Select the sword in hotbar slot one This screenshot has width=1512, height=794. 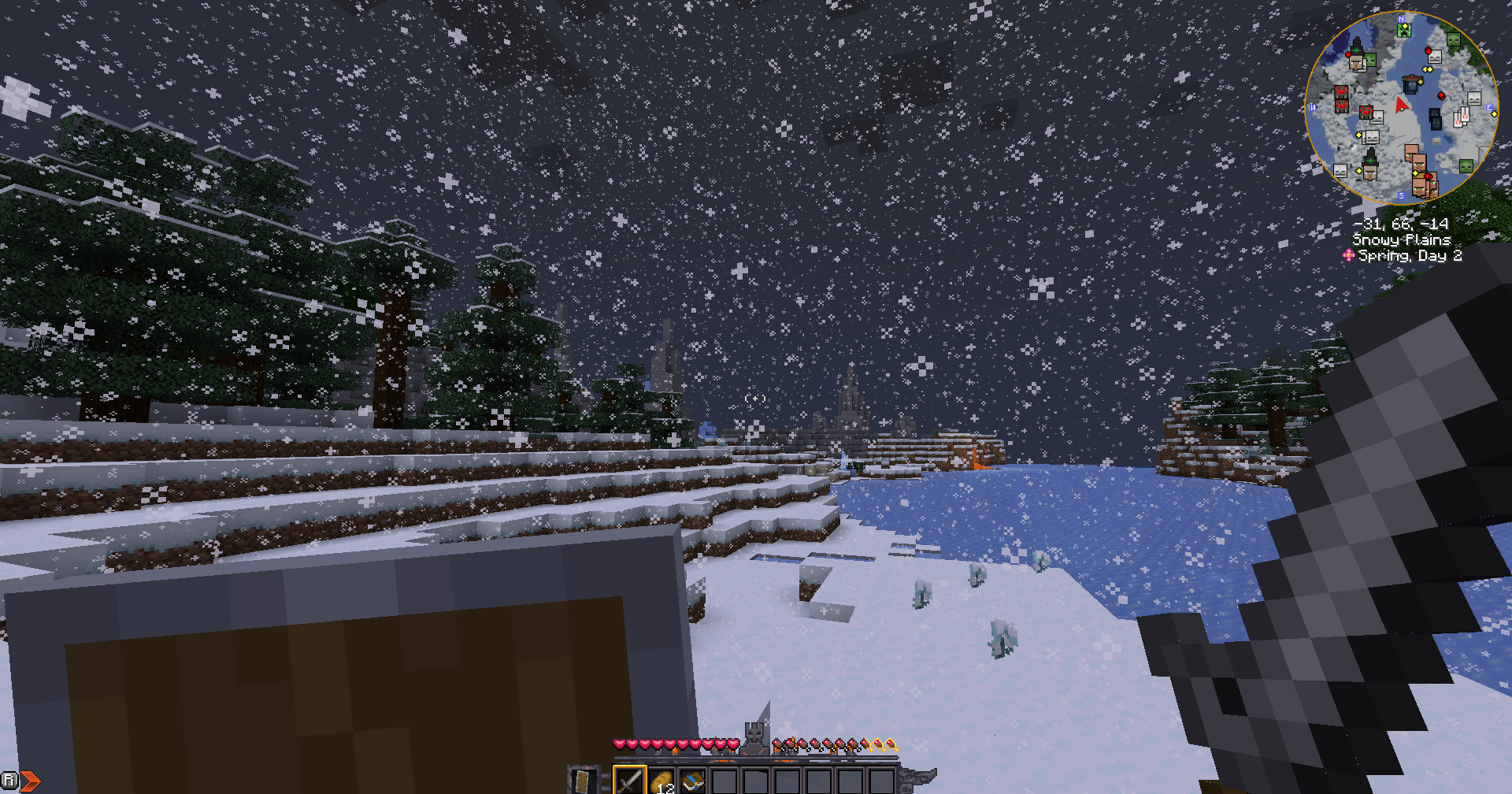630,781
